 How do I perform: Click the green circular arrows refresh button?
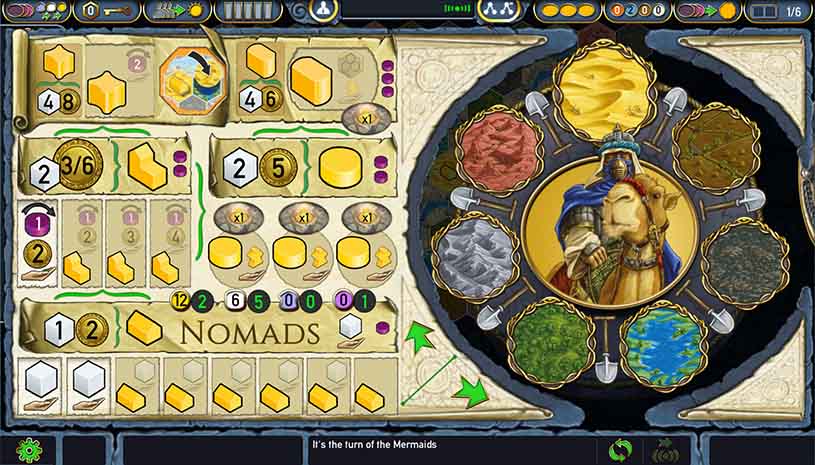621,448
